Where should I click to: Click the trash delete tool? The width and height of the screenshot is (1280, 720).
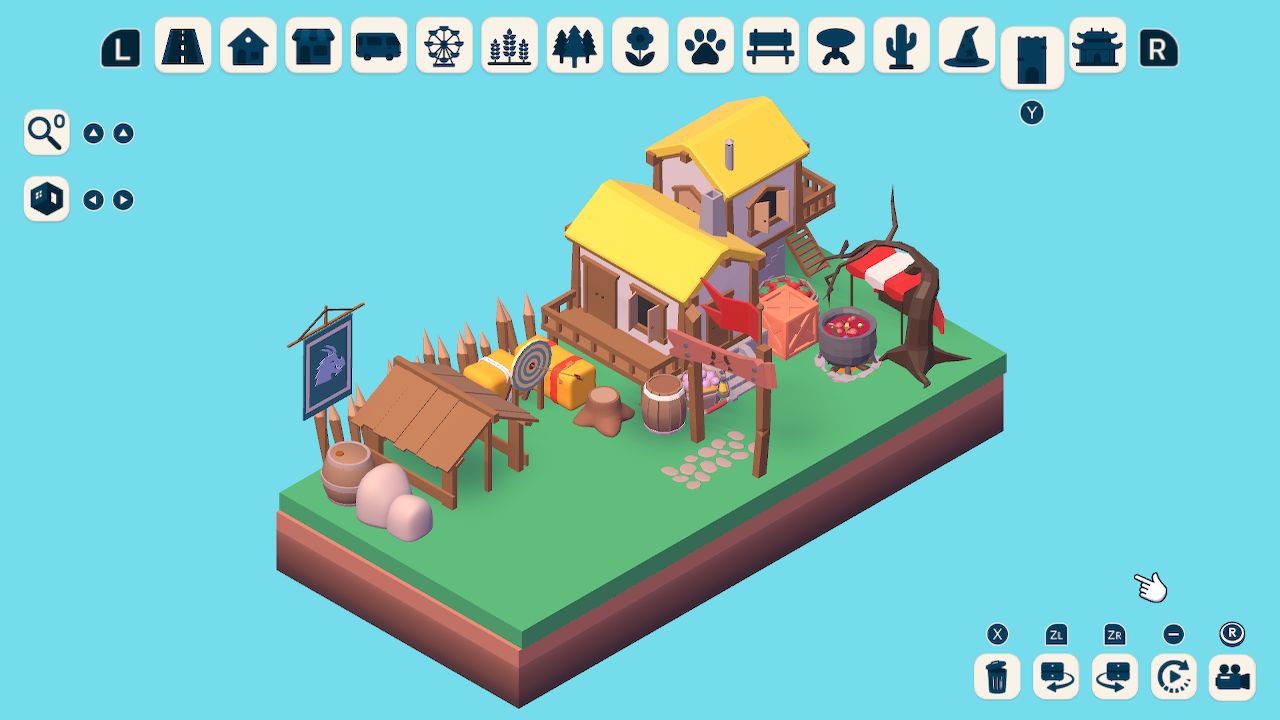tap(995, 677)
